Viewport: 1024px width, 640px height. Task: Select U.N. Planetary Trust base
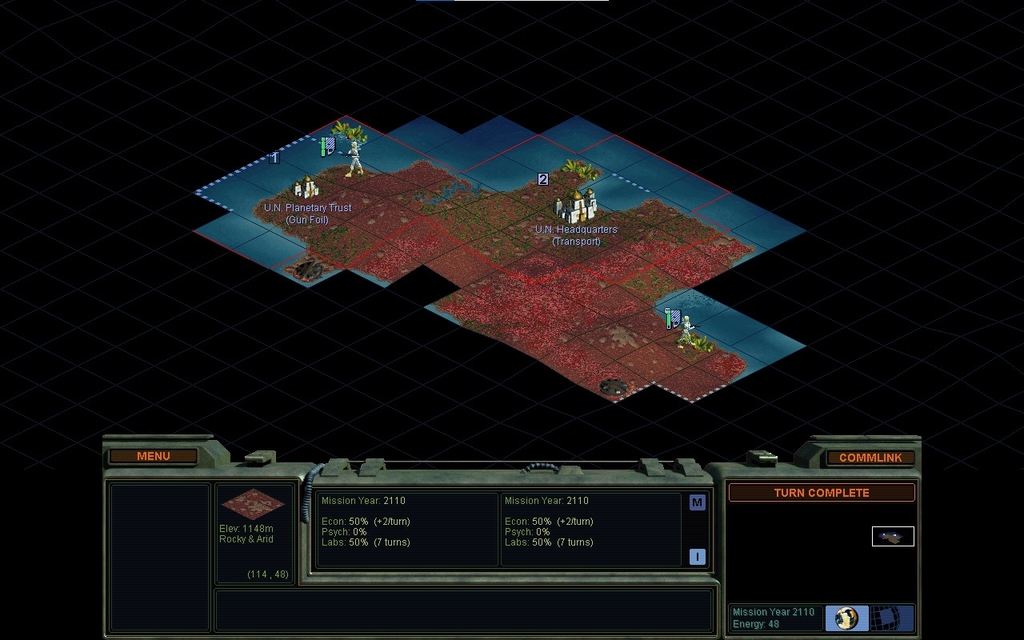[306, 187]
